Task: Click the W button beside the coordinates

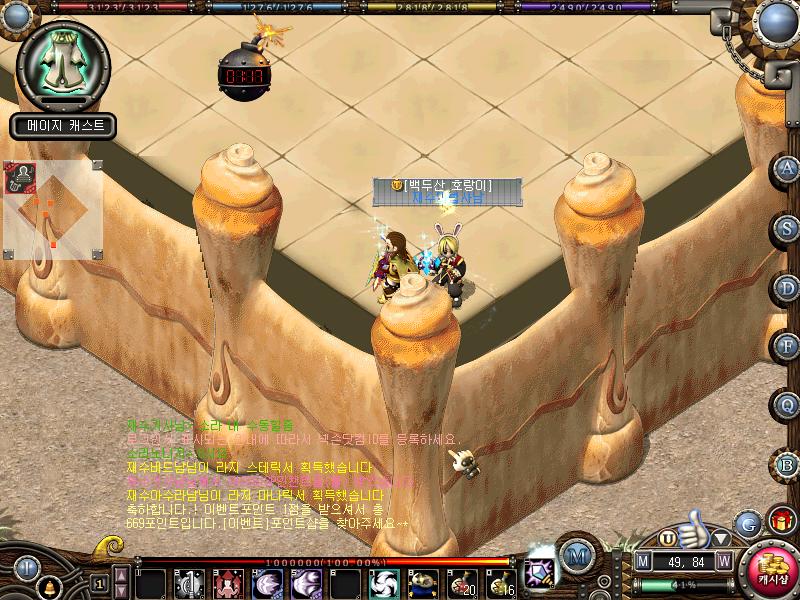Action: [x=722, y=561]
